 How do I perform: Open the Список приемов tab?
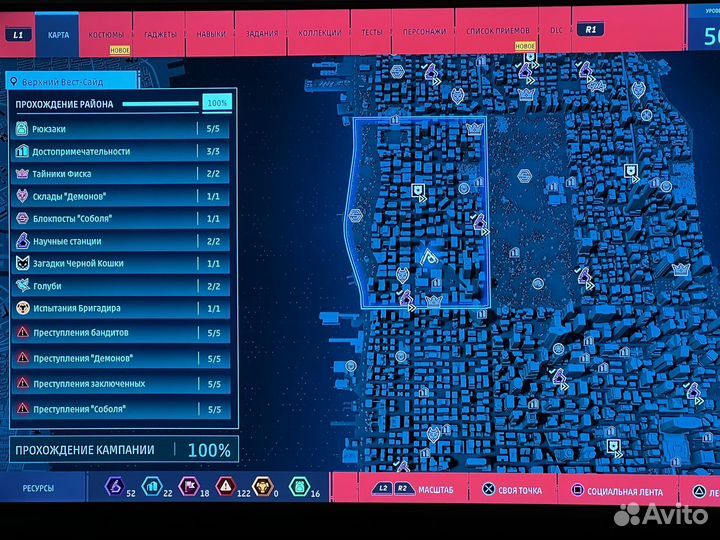(x=494, y=31)
